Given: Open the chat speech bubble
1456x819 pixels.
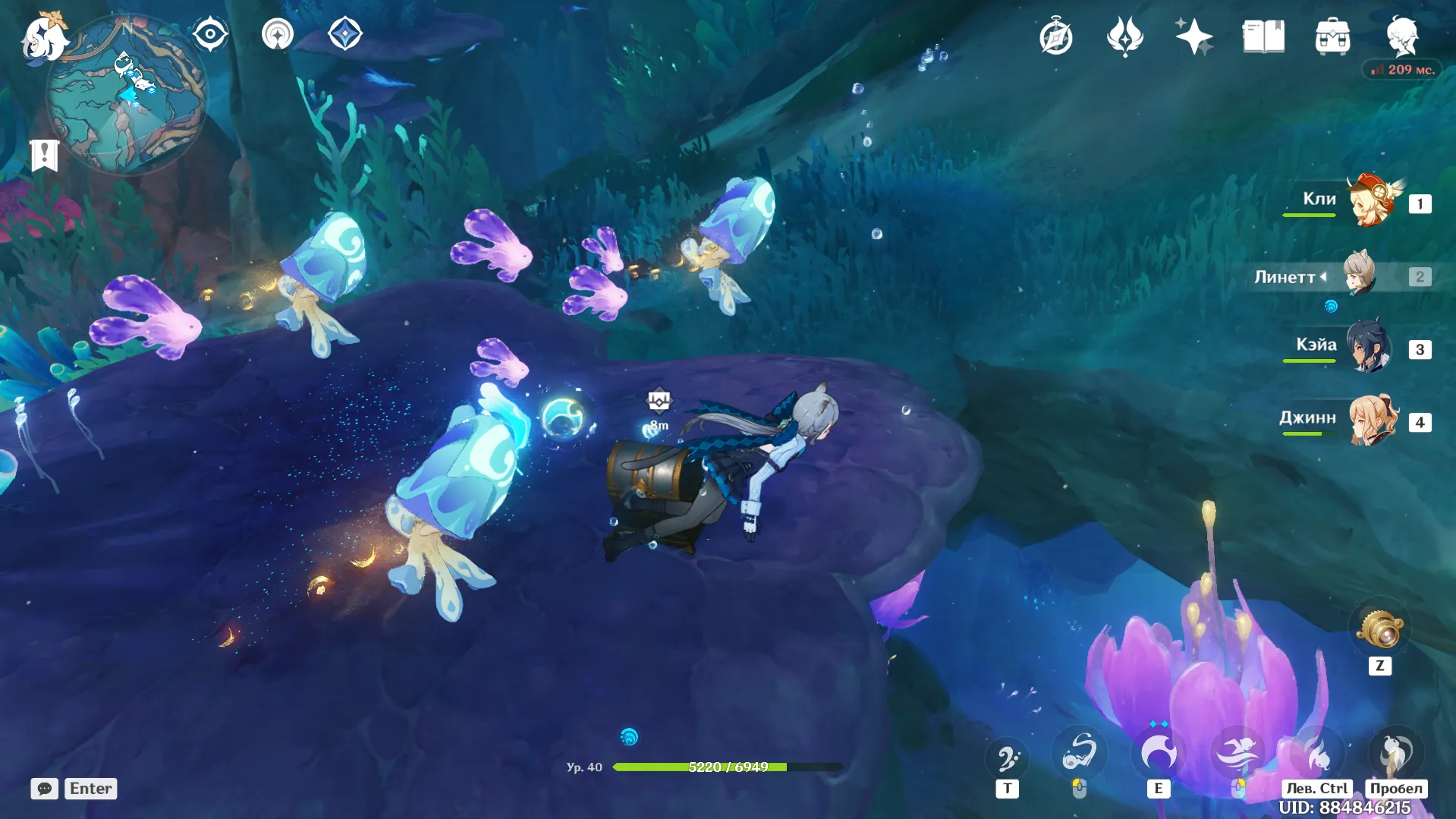Looking at the screenshot, I should click(45, 789).
